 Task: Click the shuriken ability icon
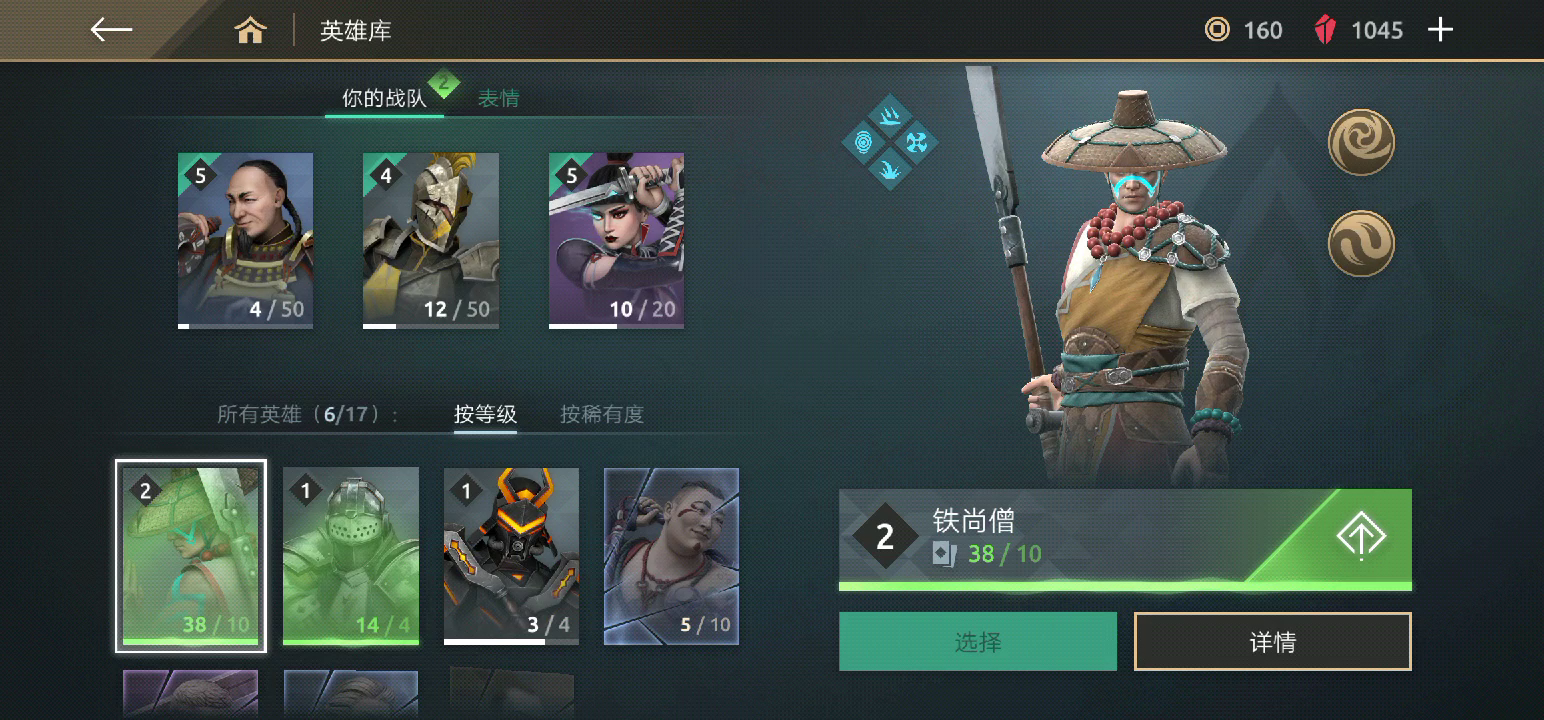[916, 142]
